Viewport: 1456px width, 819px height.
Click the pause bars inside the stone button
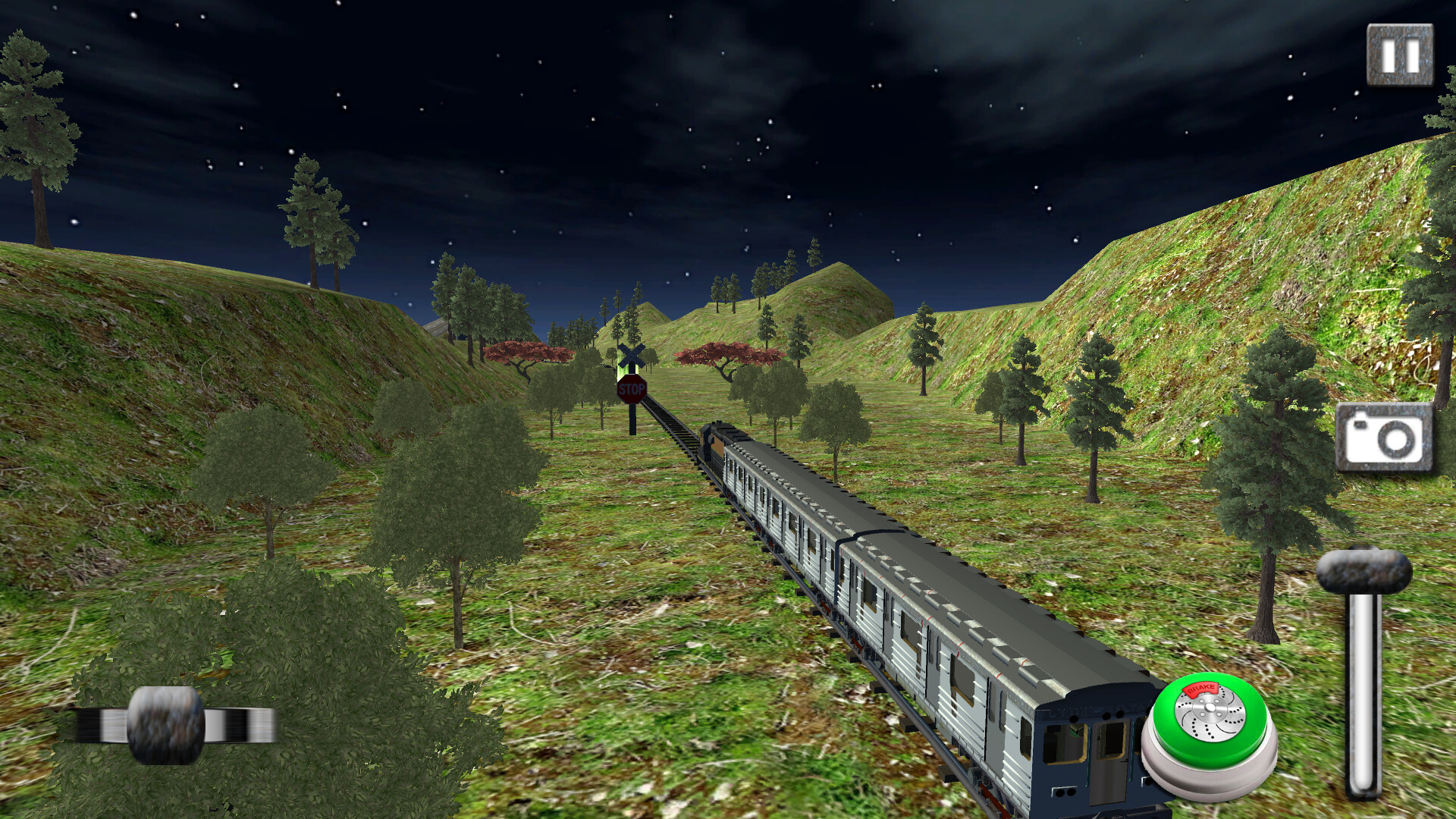click(1398, 55)
